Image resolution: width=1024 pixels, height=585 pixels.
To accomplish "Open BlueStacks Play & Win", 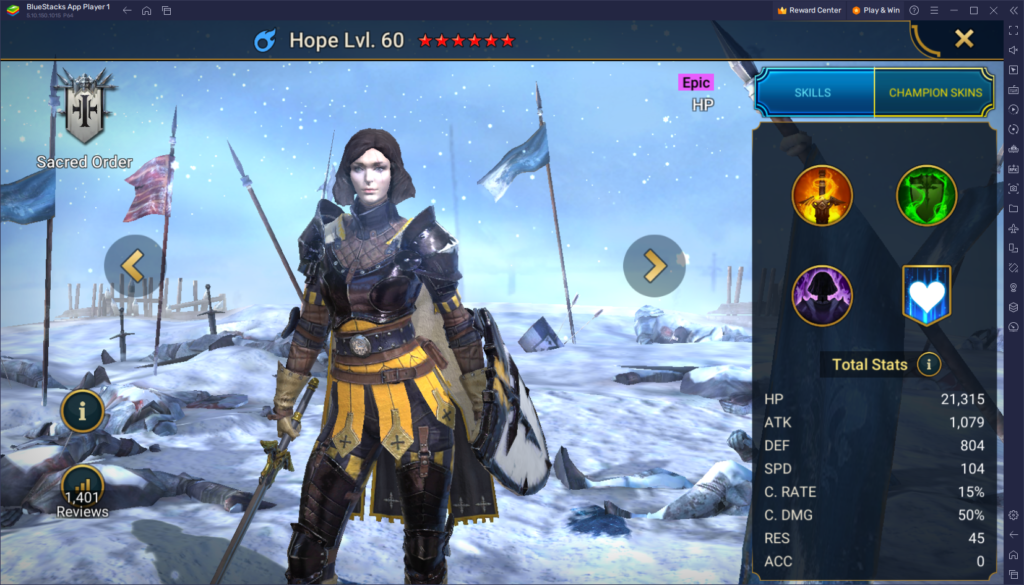I will (876, 10).
